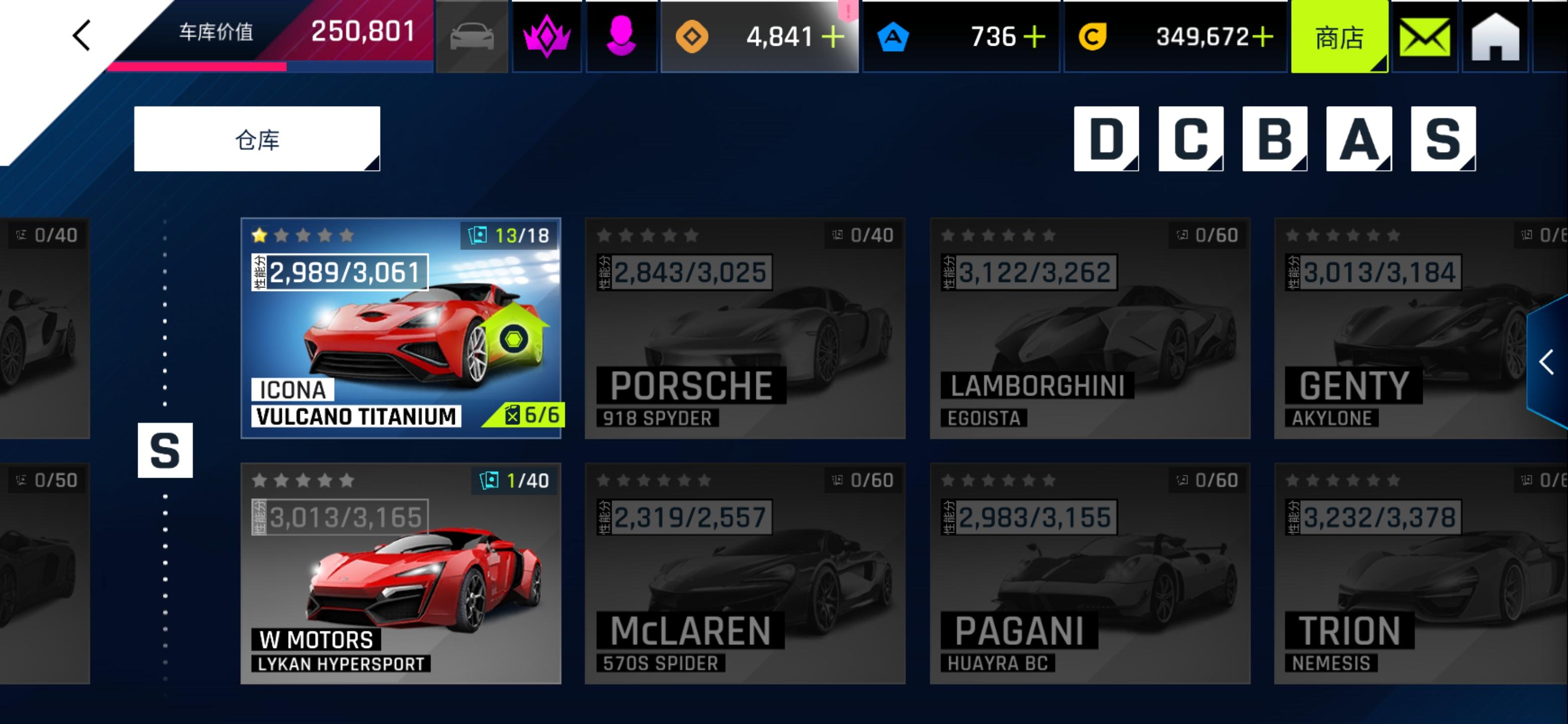Click the orange tokens currency icon
Screen dimensions: 1568x724
(693, 37)
